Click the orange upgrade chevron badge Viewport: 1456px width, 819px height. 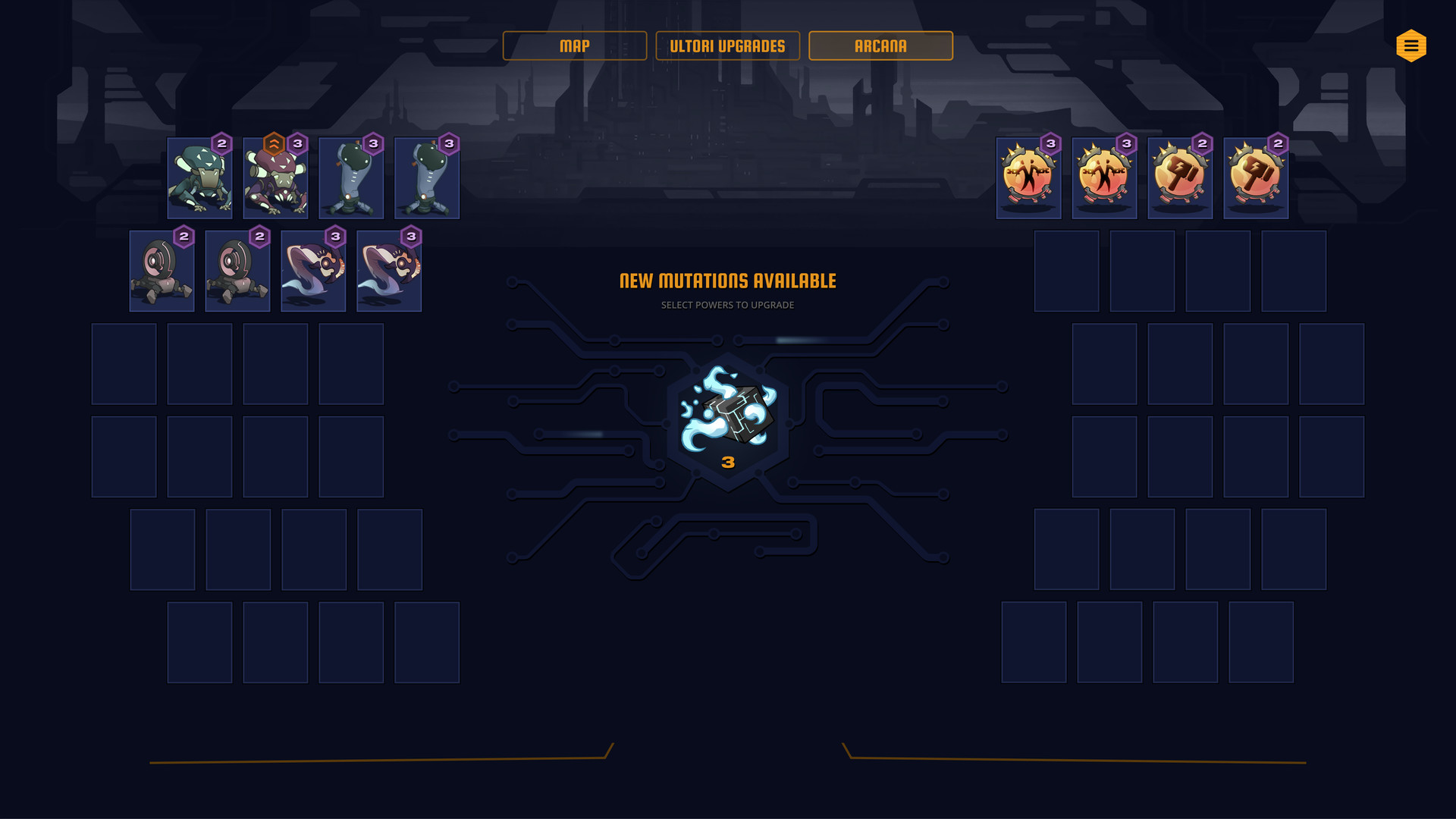tap(274, 142)
